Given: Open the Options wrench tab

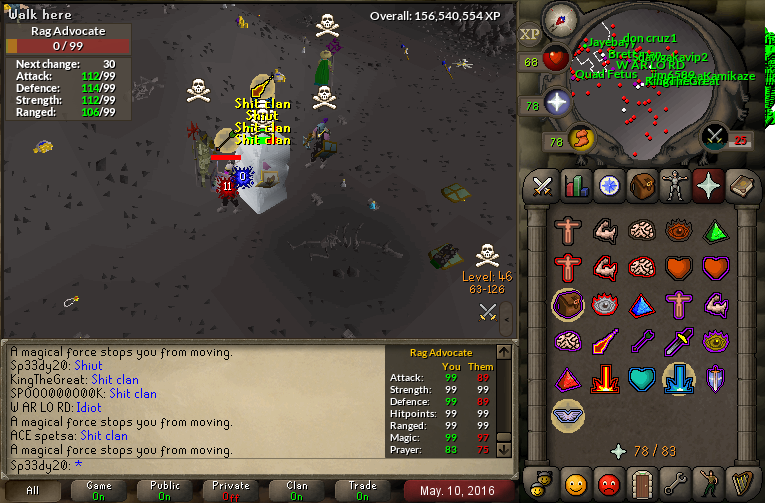Looking at the screenshot, I should point(675,483).
